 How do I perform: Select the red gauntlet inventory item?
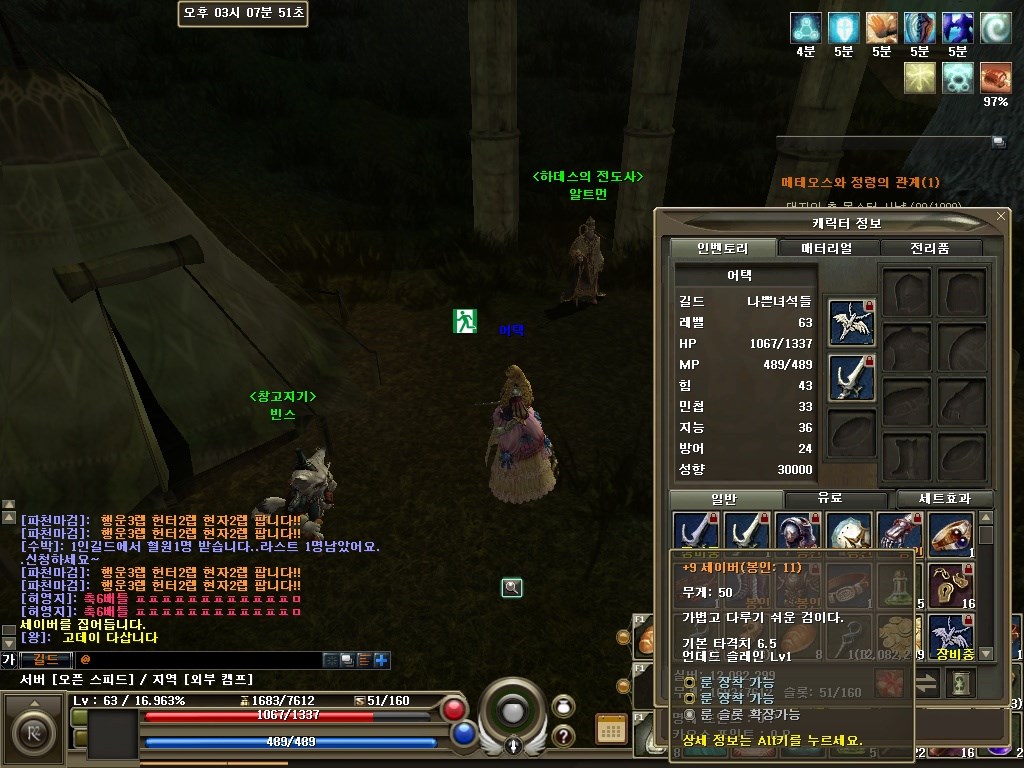(x=899, y=534)
